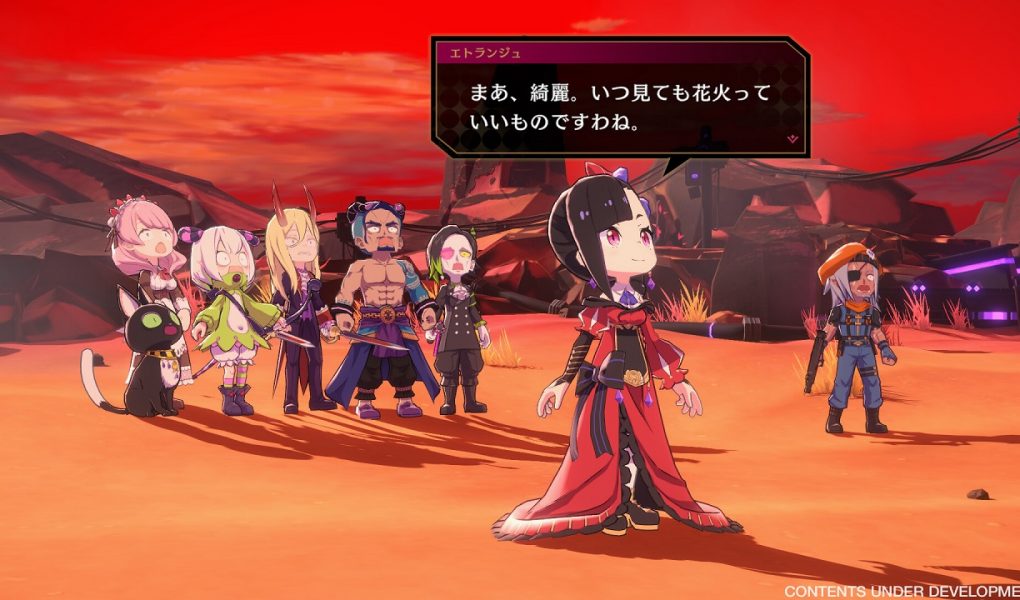Viewport: 1020px width, 600px height.
Task: Click the dialogue continue arrow indicator
Action: [792, 138]
